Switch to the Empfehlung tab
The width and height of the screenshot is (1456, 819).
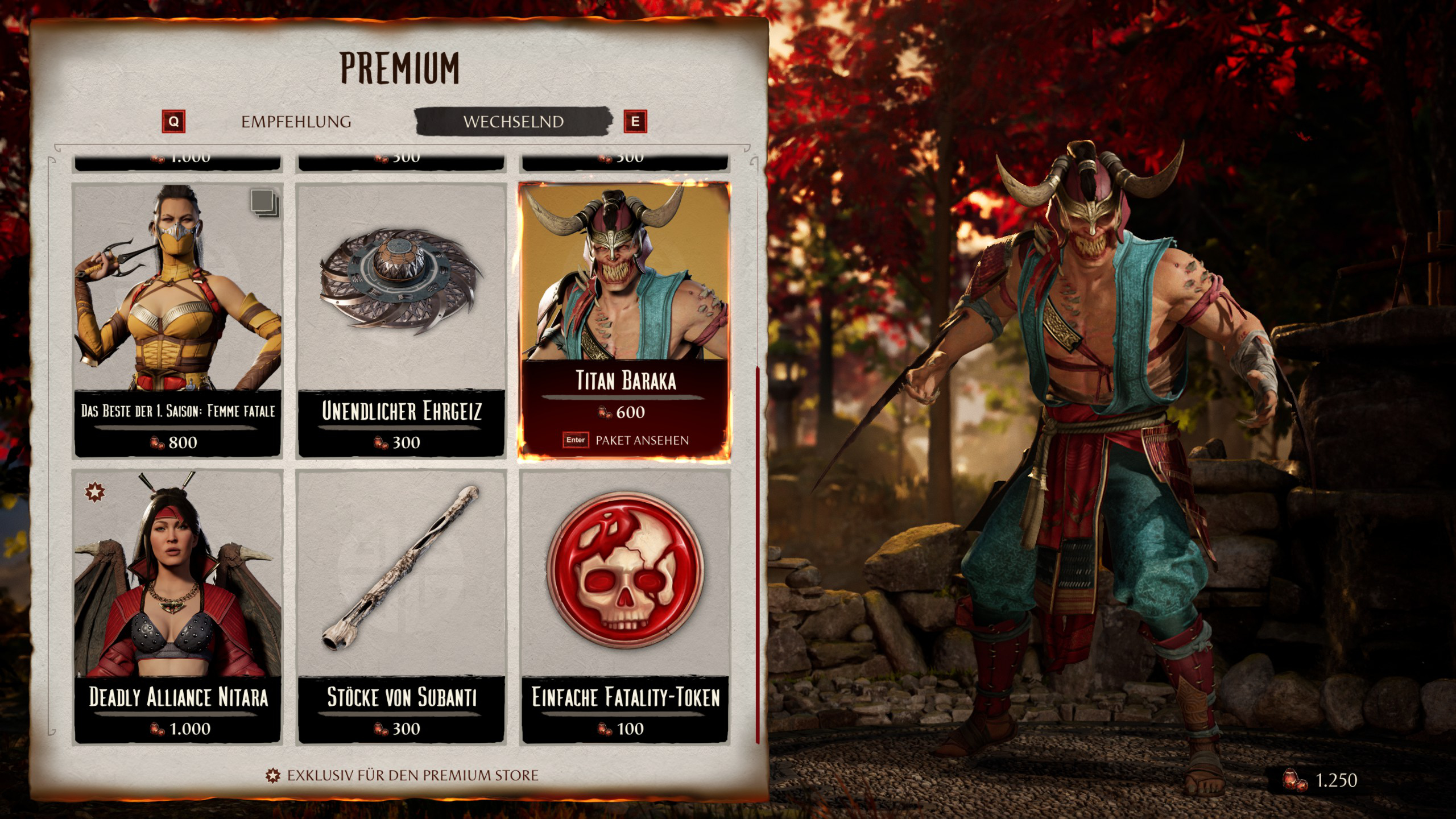click(296, 122)
